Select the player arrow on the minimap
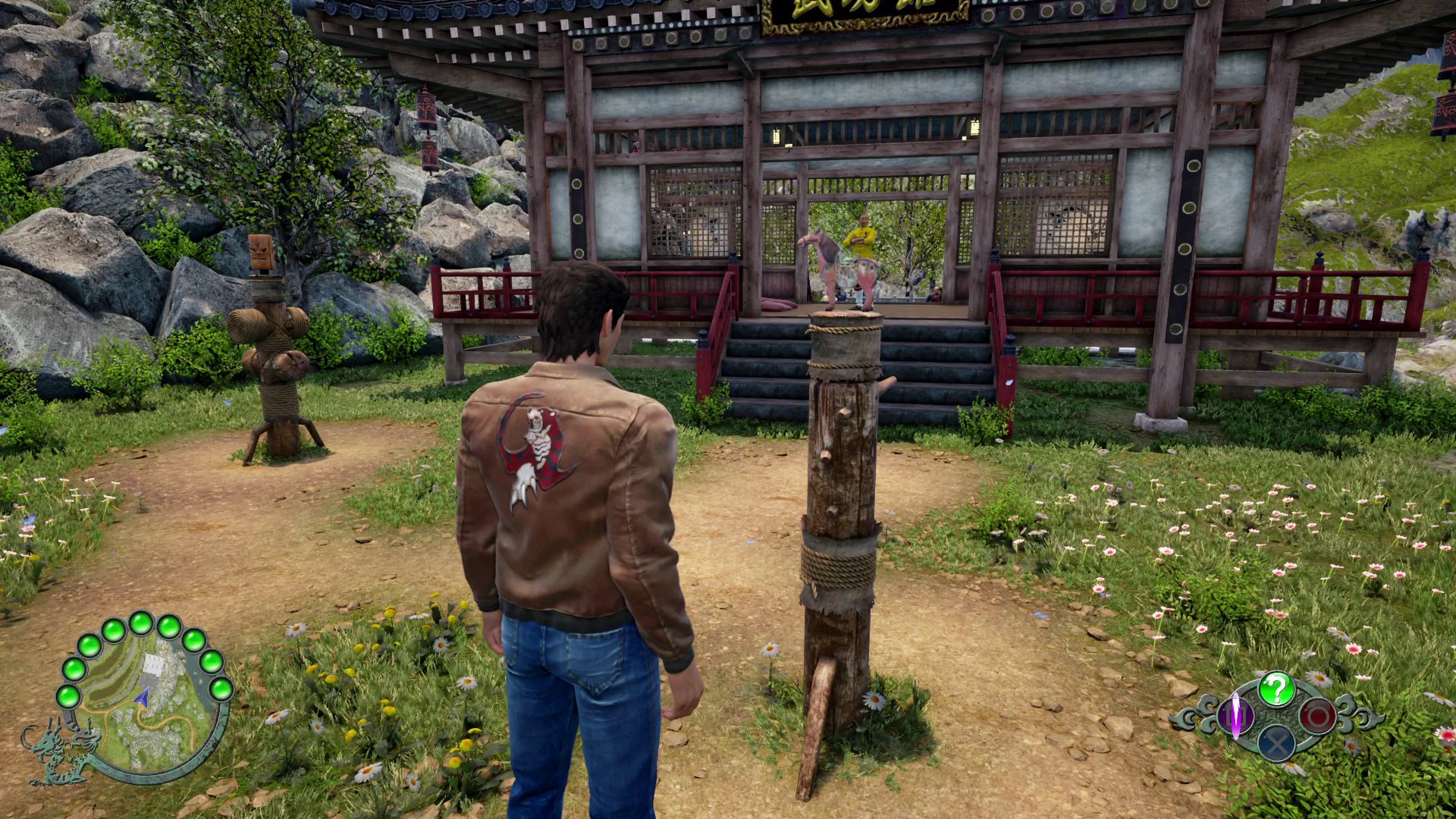Screen dimensions: 1456x819 (141, 697)
